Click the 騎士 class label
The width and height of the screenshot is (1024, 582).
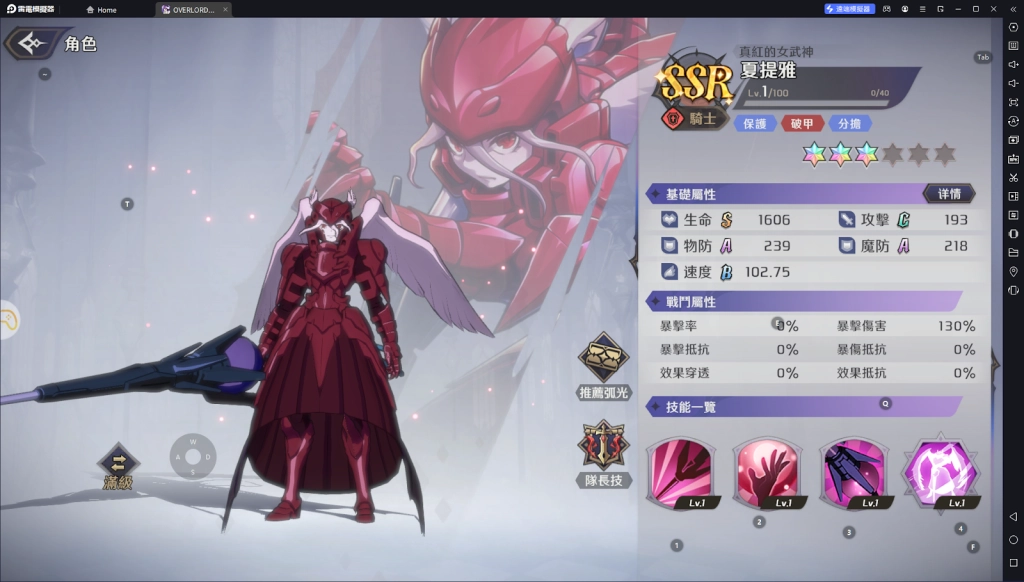tap(693, 119)
